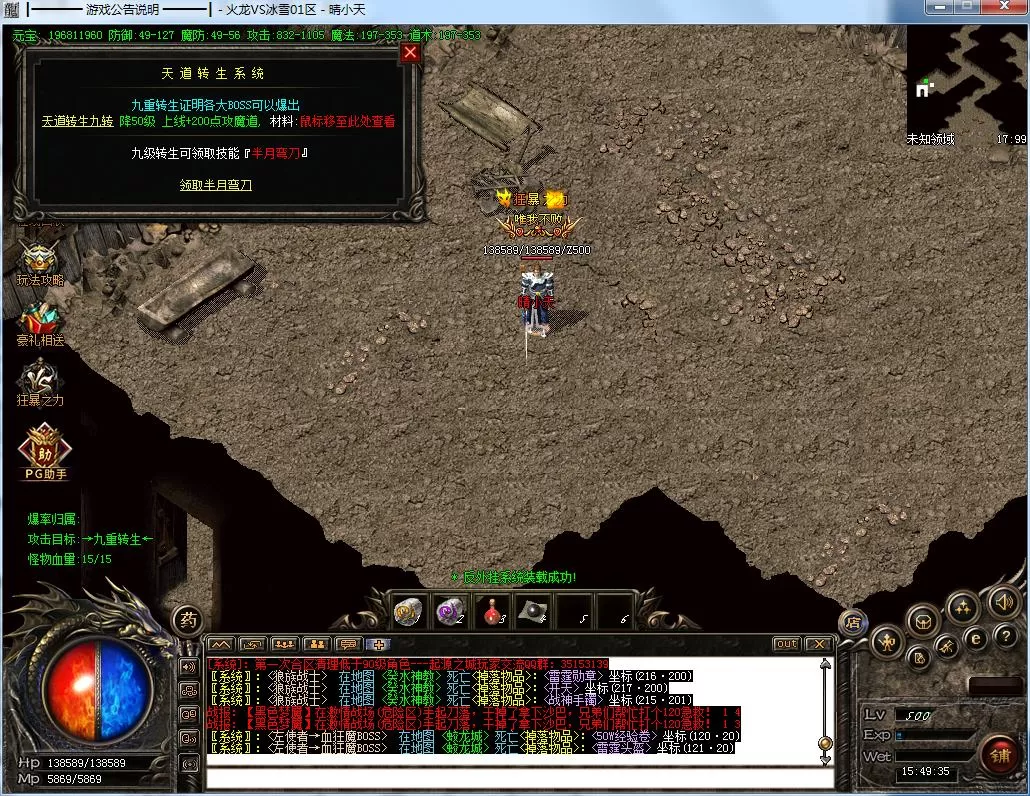1030x796 pixels.
Task: Open the 玩法攻略 guide icon
Action: click(x=40, y=262)
